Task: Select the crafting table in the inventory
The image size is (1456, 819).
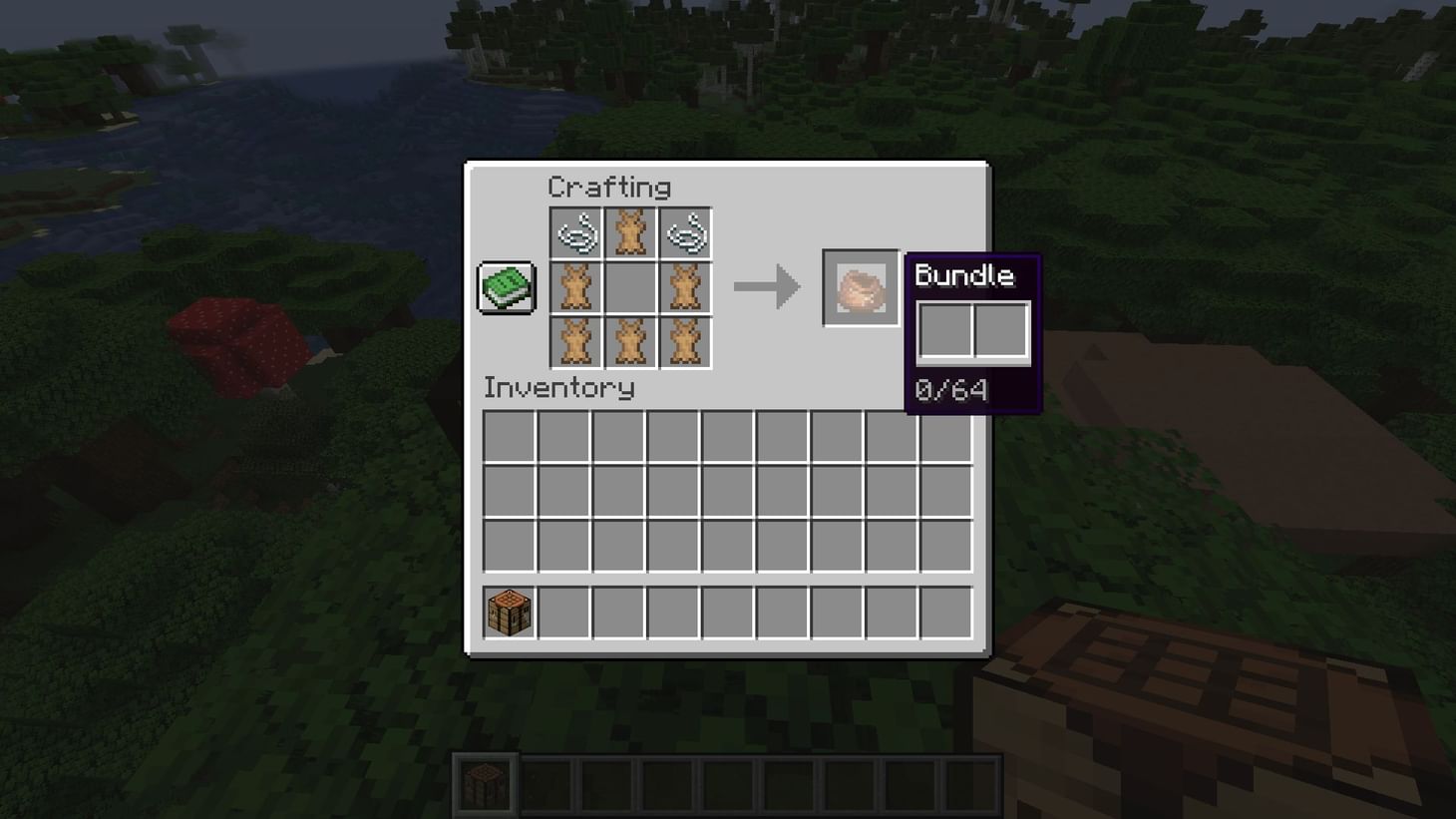Action: coord(508,613)
